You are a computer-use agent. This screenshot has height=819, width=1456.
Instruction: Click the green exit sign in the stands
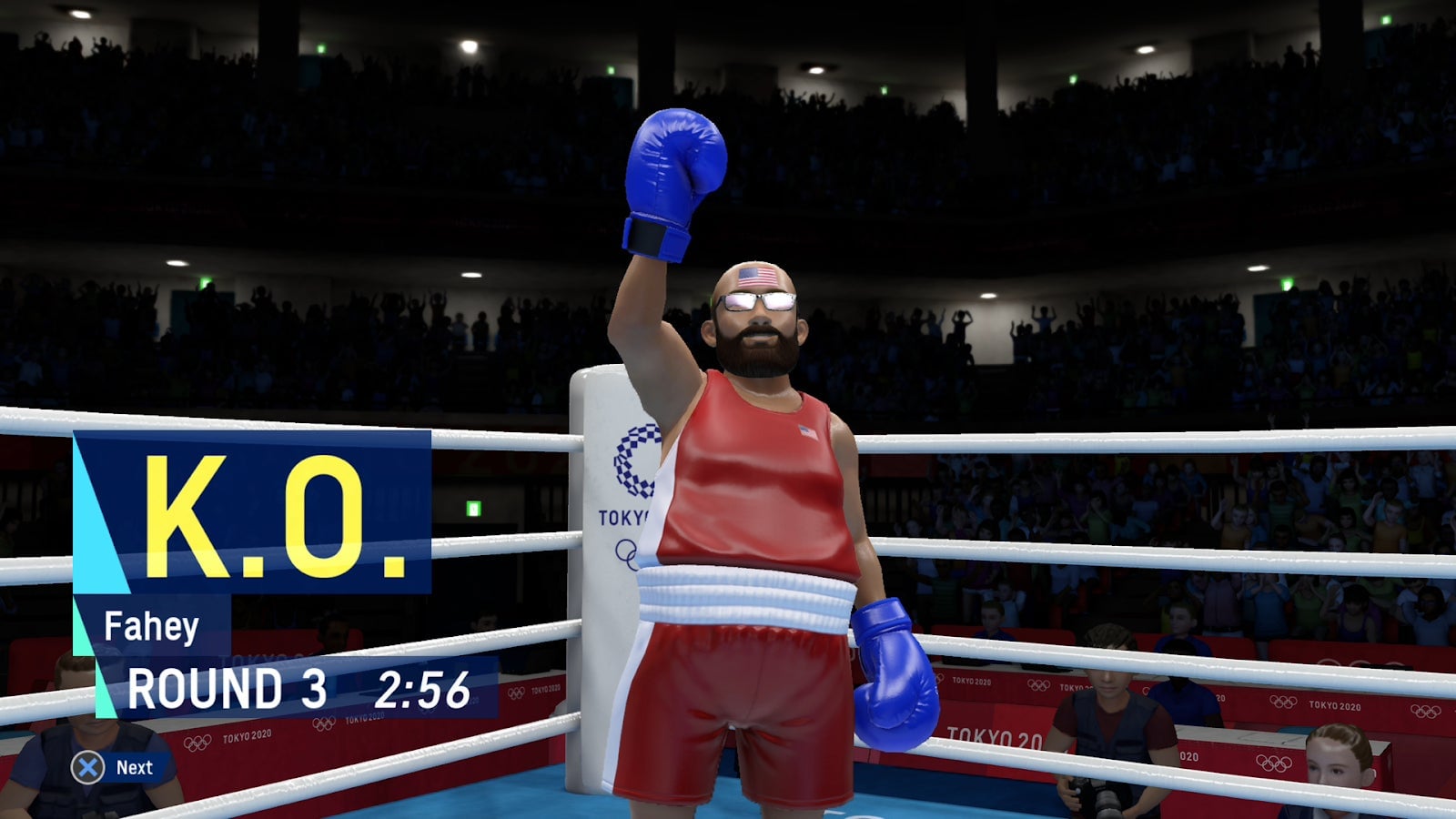472,508
